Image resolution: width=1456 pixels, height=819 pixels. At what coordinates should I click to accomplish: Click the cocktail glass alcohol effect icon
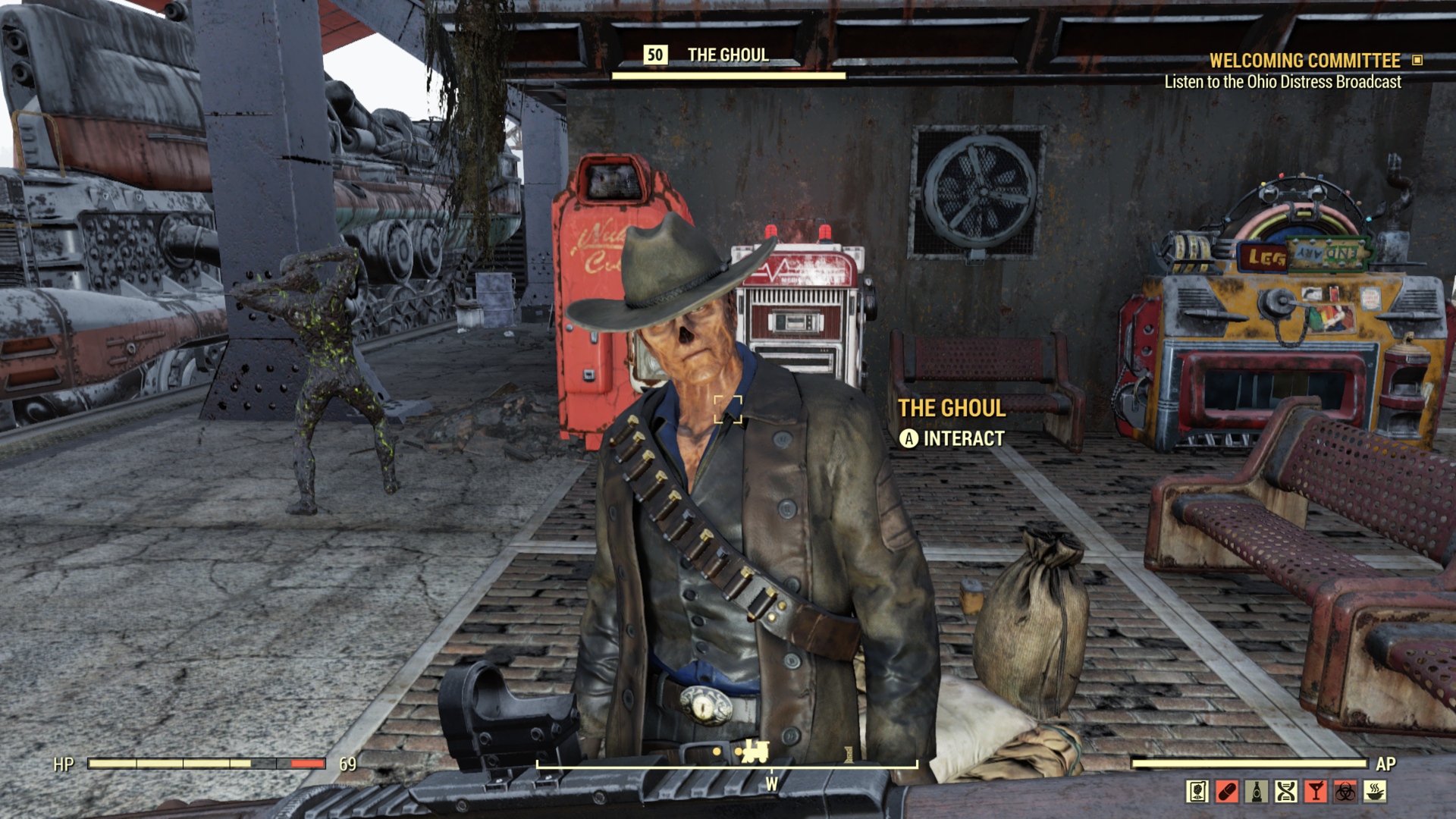point(1316,792)
